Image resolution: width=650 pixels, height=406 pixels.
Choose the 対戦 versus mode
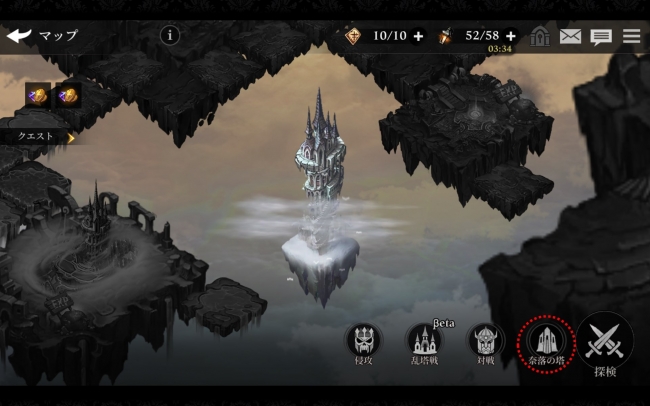pos(485,343)
